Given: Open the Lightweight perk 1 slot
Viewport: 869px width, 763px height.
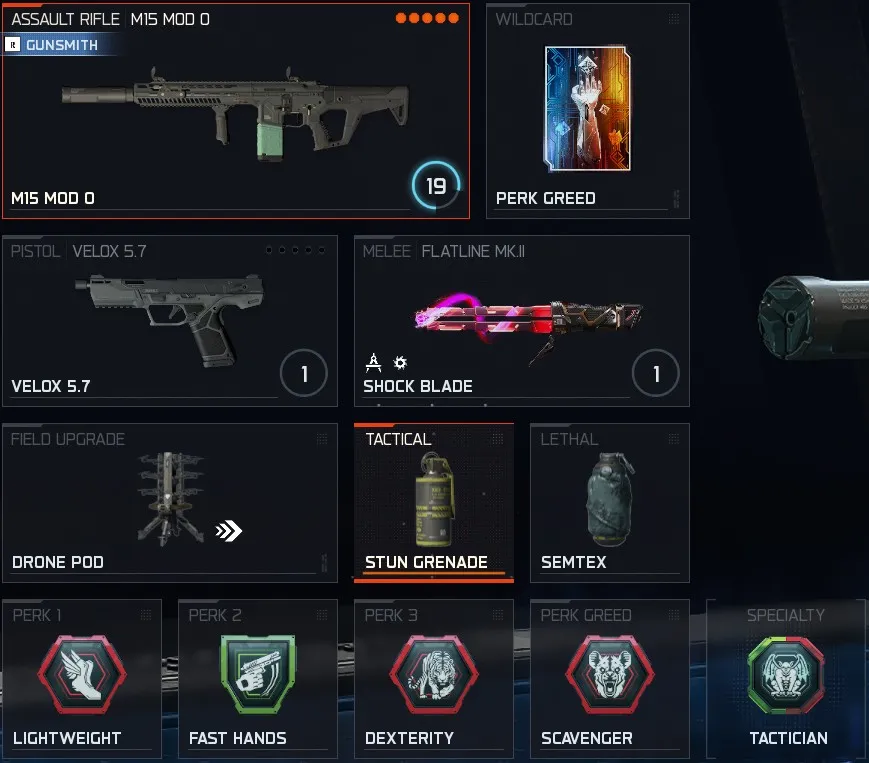Looking at the screenshot, I should [82, 678].
